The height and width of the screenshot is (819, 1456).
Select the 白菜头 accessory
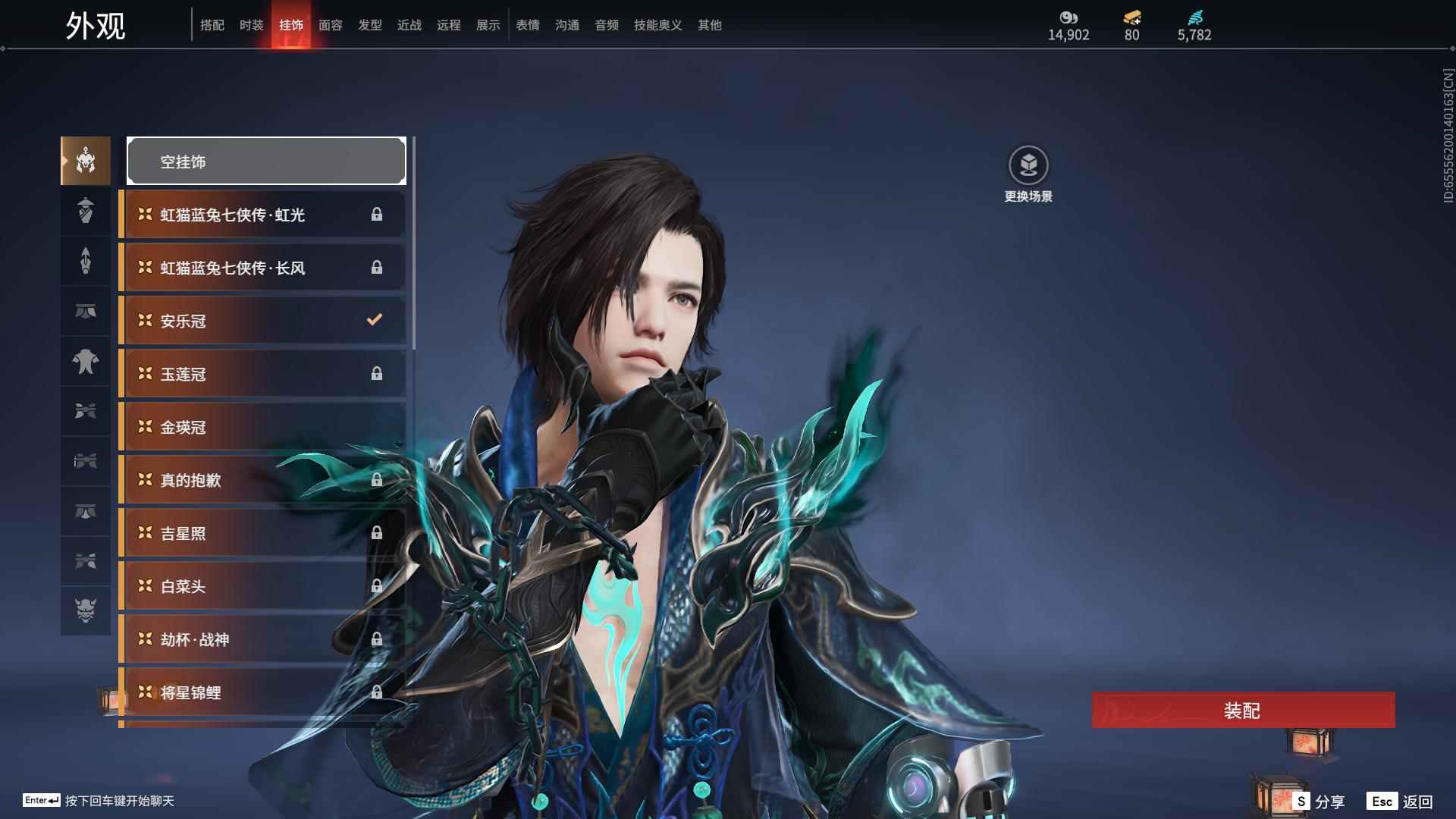[262, 586]
